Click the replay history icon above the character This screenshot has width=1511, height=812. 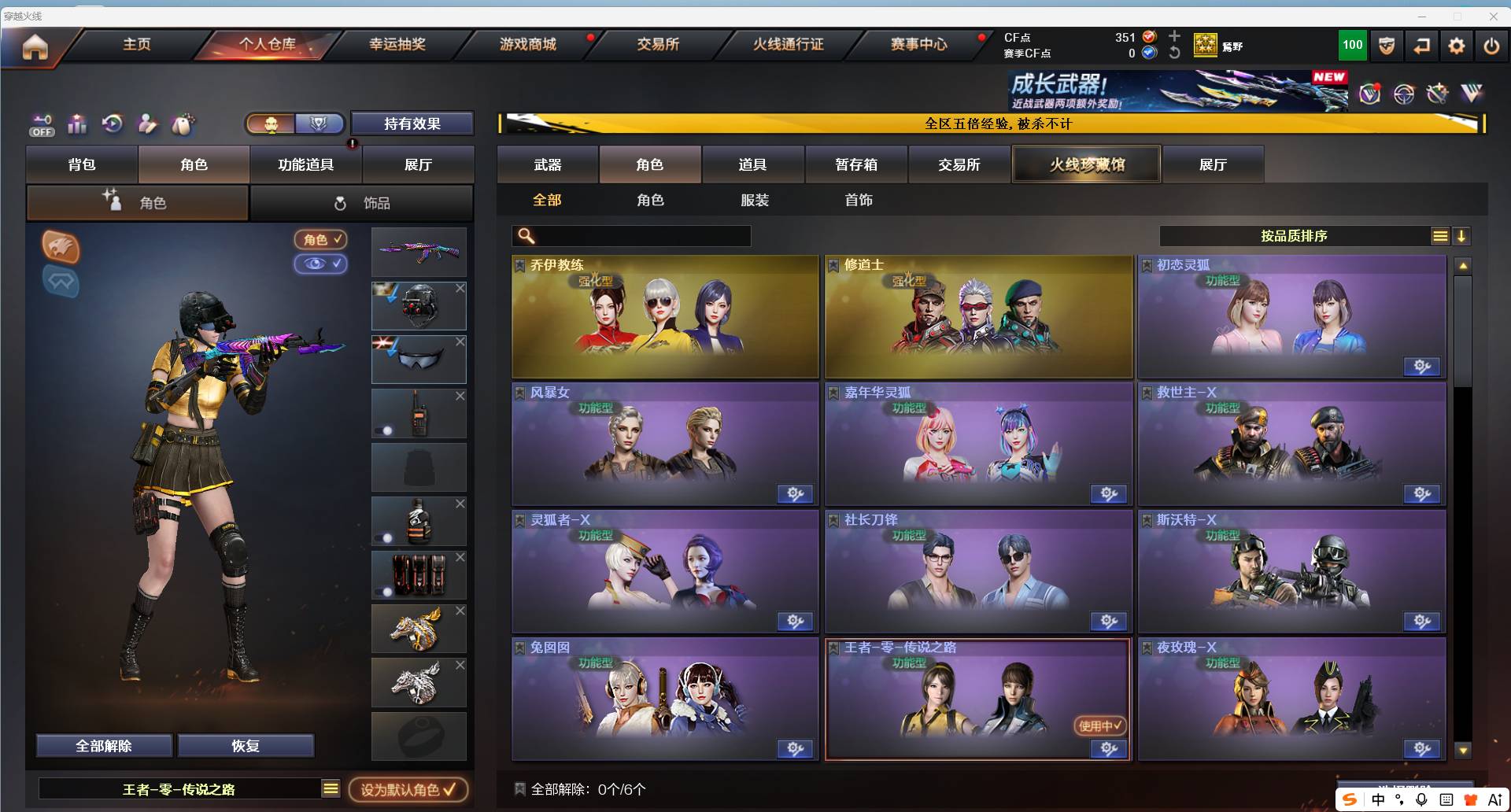click(x=111, y=124)
